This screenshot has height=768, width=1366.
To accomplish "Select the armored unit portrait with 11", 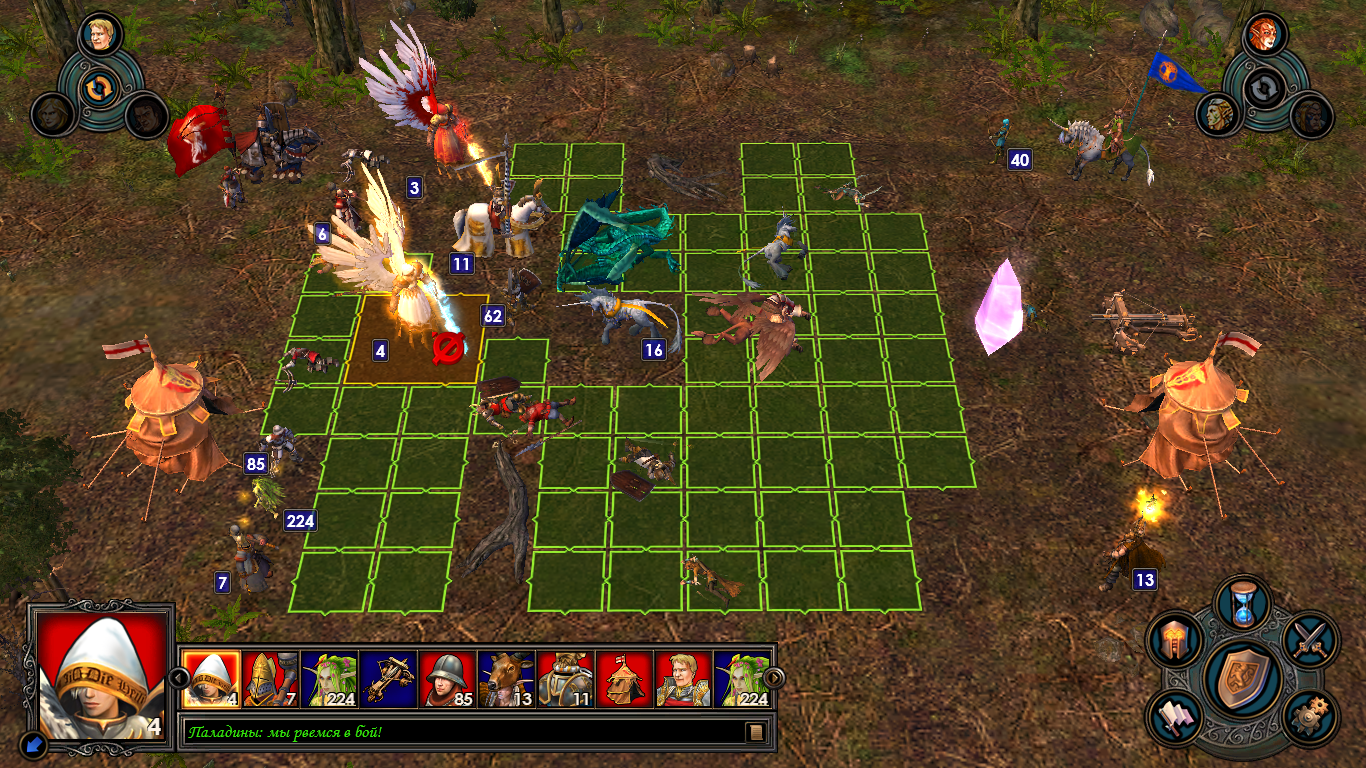I will 565,680.
